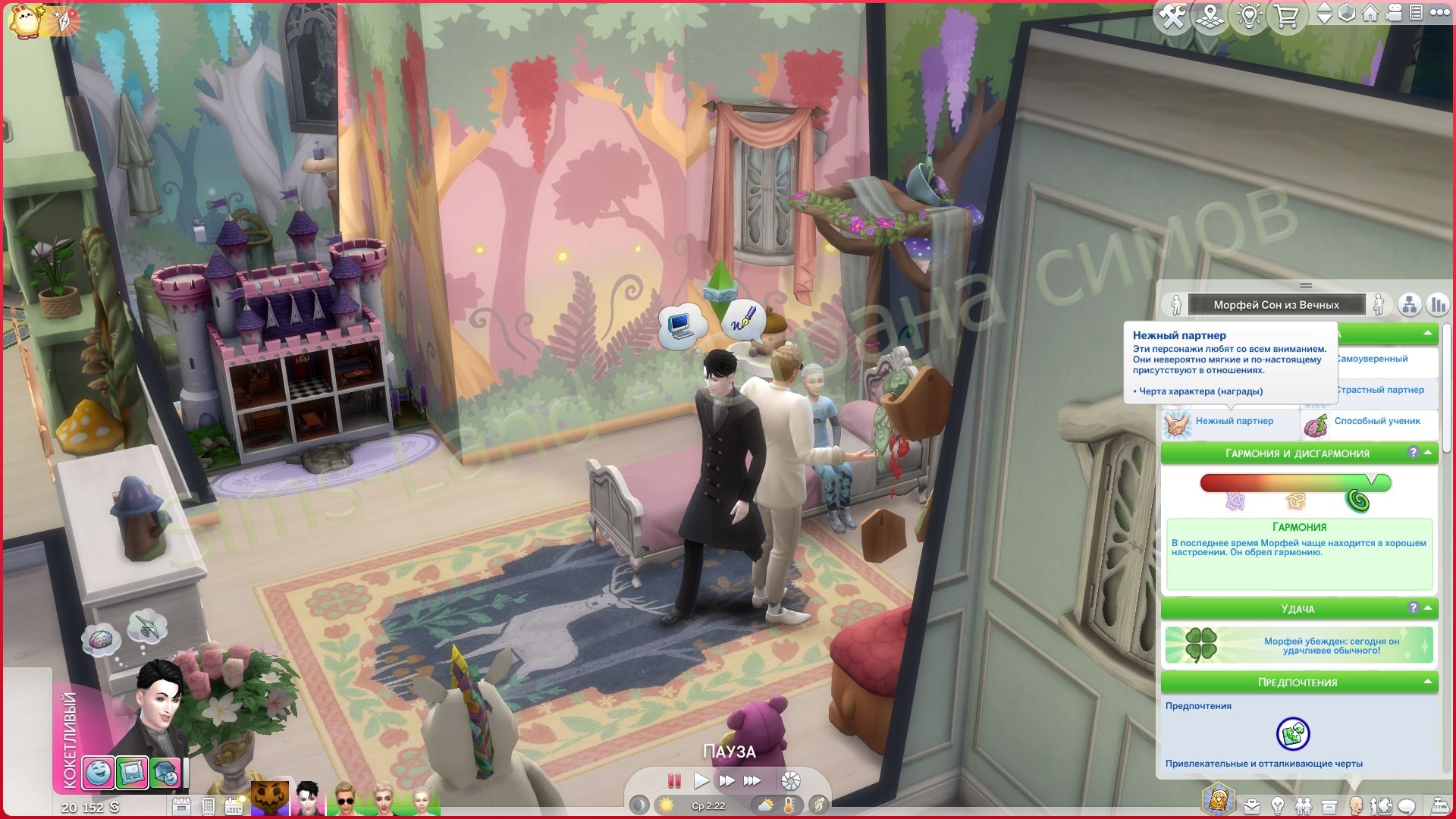Open the career briefcase panel

pos(1251,805)
